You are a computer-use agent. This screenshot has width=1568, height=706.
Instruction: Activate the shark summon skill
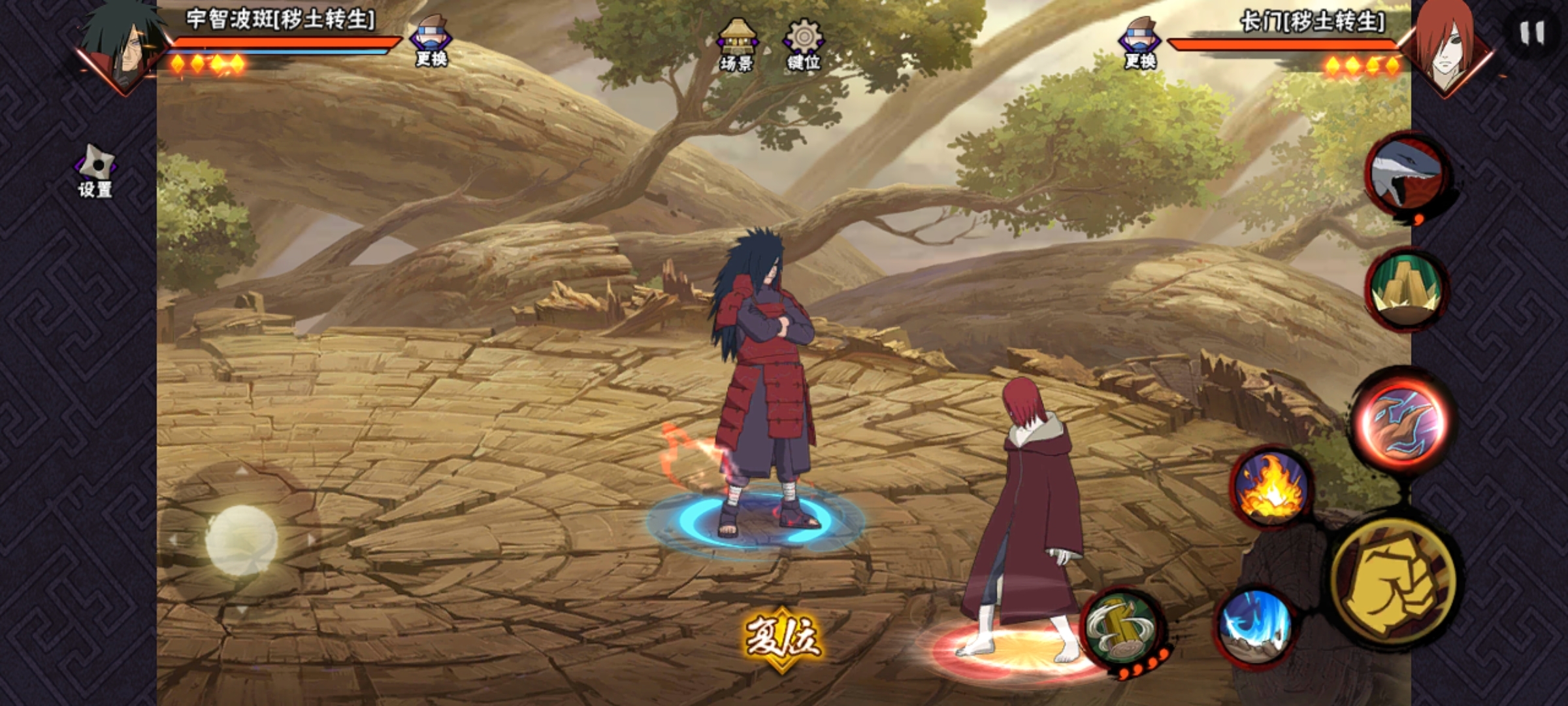1407,176
